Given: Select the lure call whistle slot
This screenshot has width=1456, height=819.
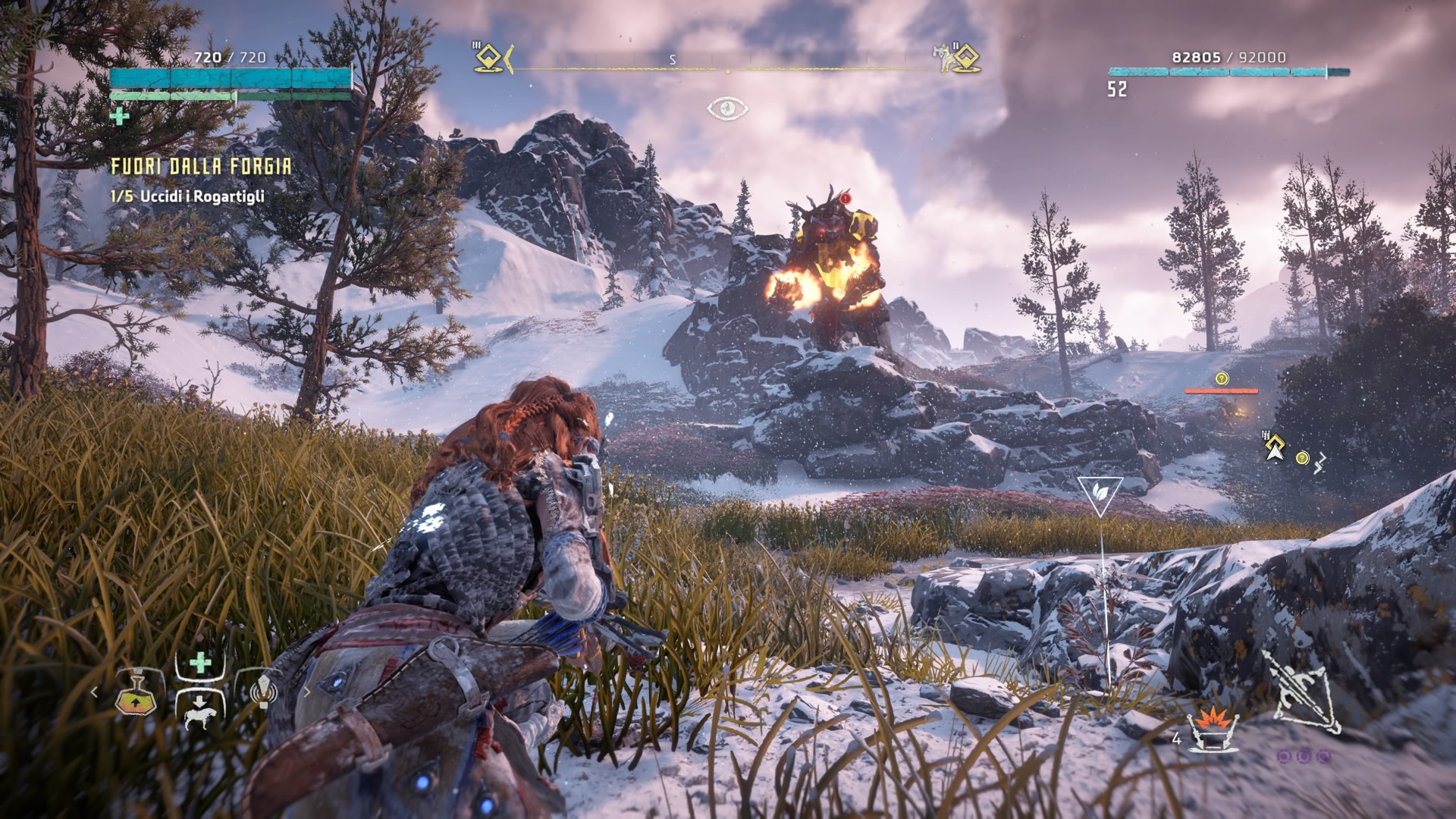Looking at the screenshot, I should coord(262,691).
